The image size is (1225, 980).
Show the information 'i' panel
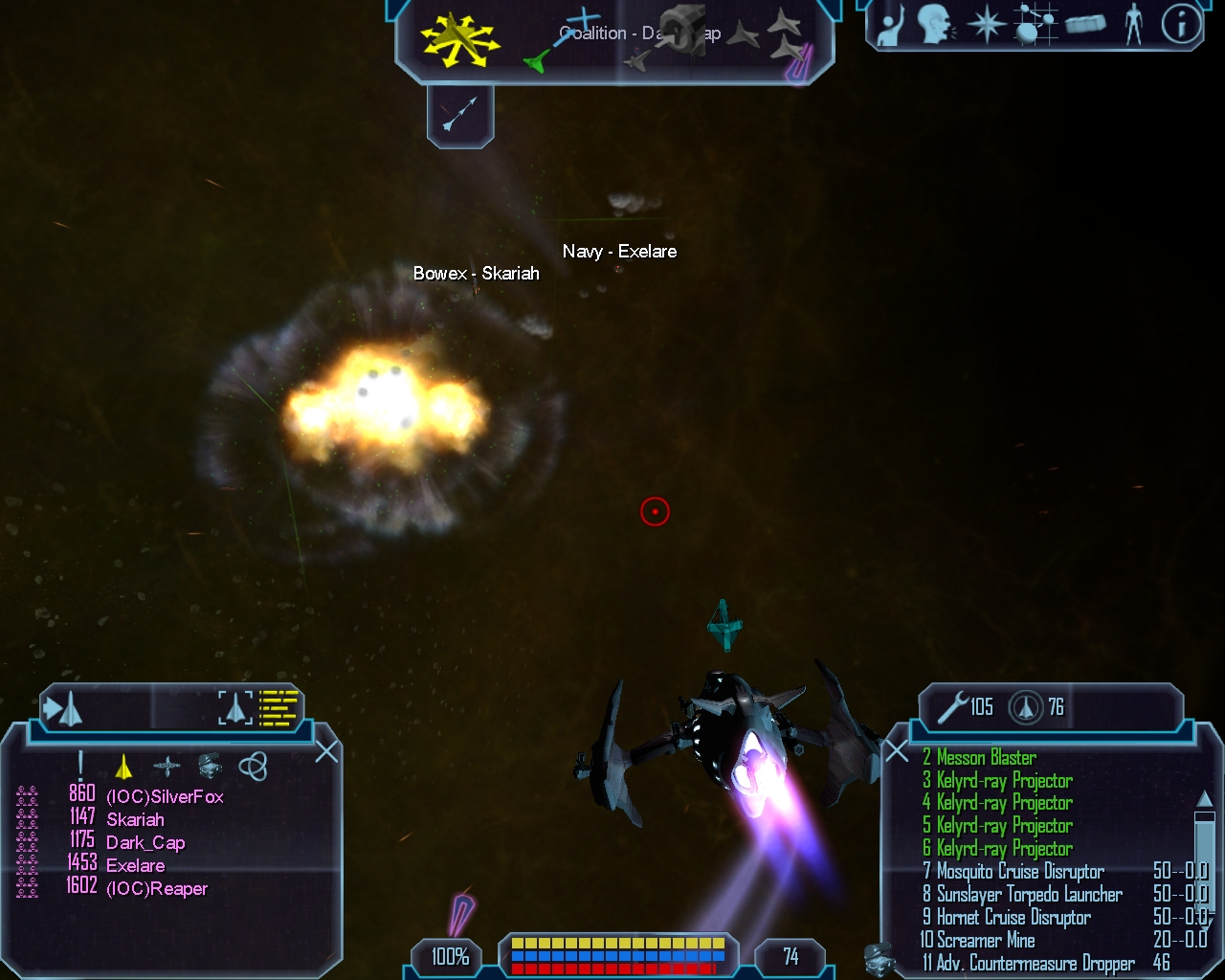1181,25
